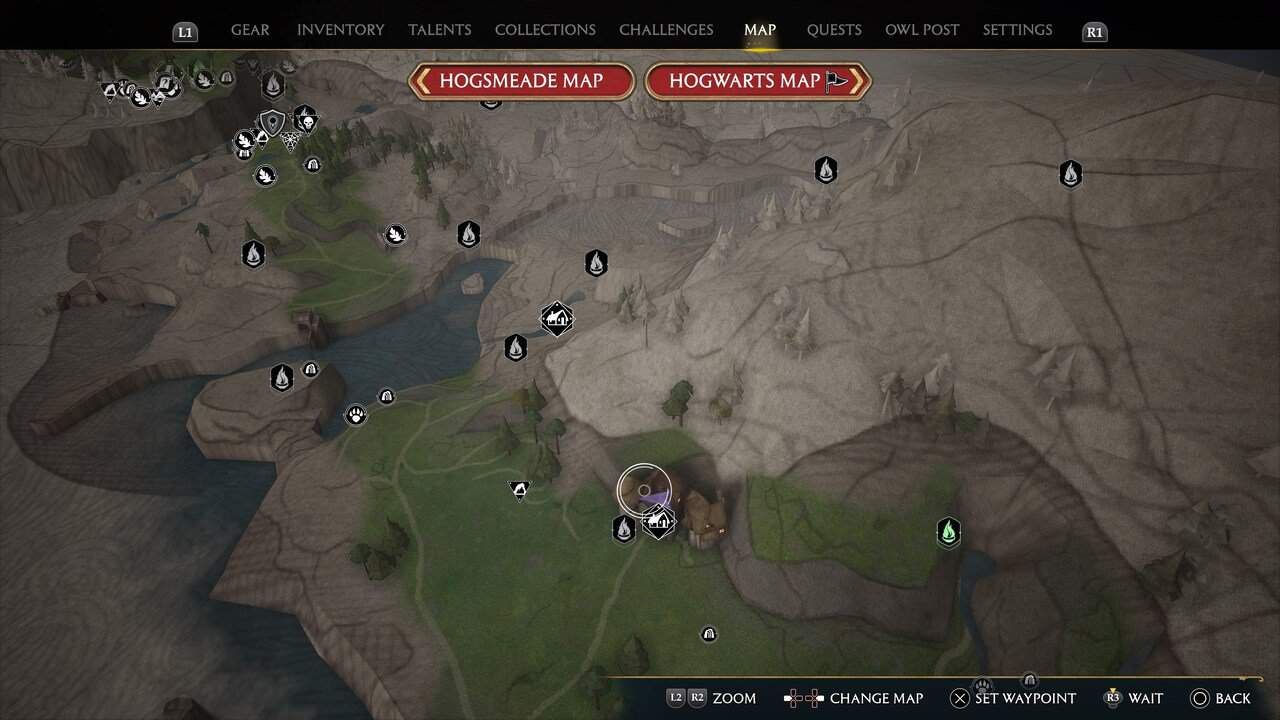Click the paw print beast den marker
This screenshot has height=720, width=1280.
[356, 414]
